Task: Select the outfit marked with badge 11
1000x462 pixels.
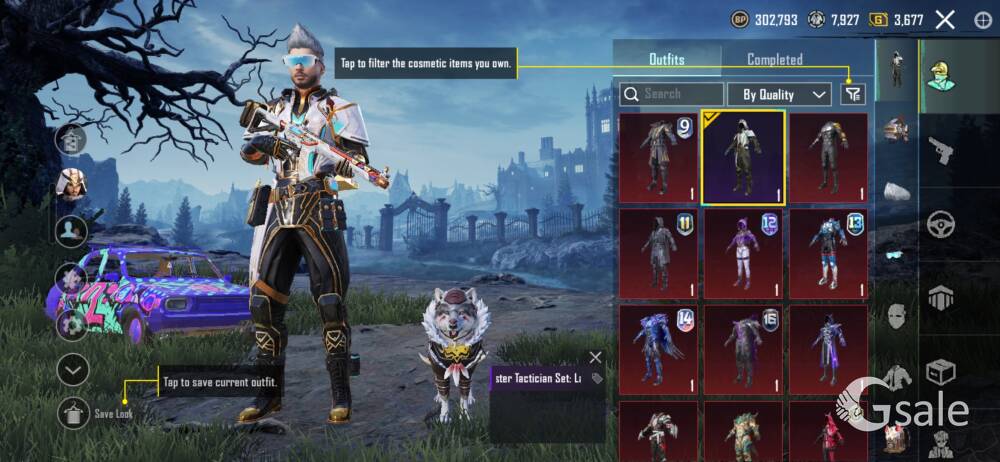Action: (x=657, y=254)
